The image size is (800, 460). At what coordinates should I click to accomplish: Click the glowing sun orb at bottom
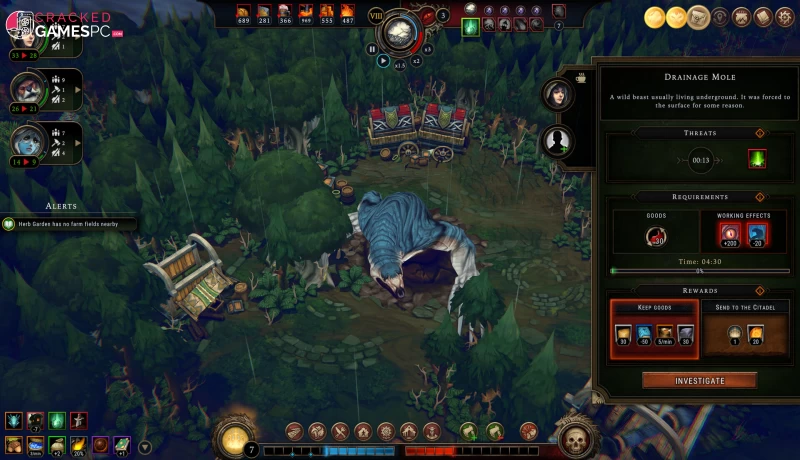[236, 437]
